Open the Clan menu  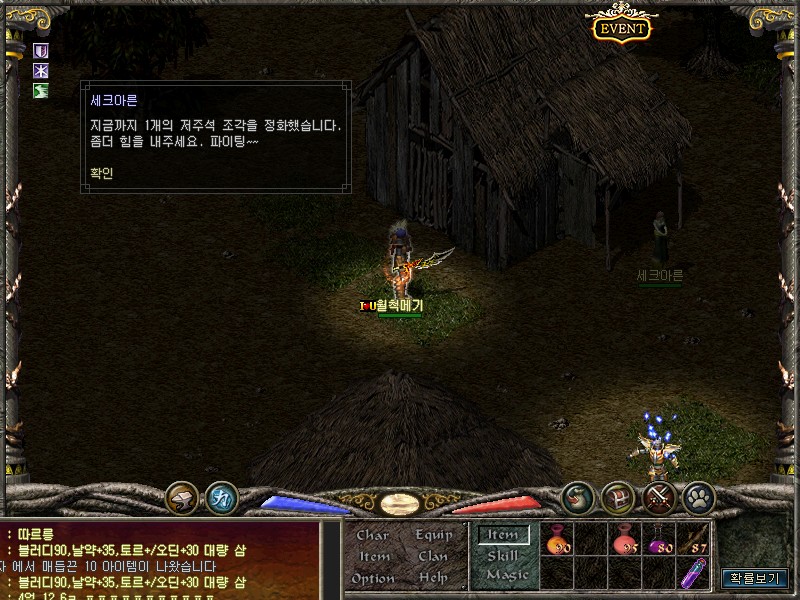(433, 556)
